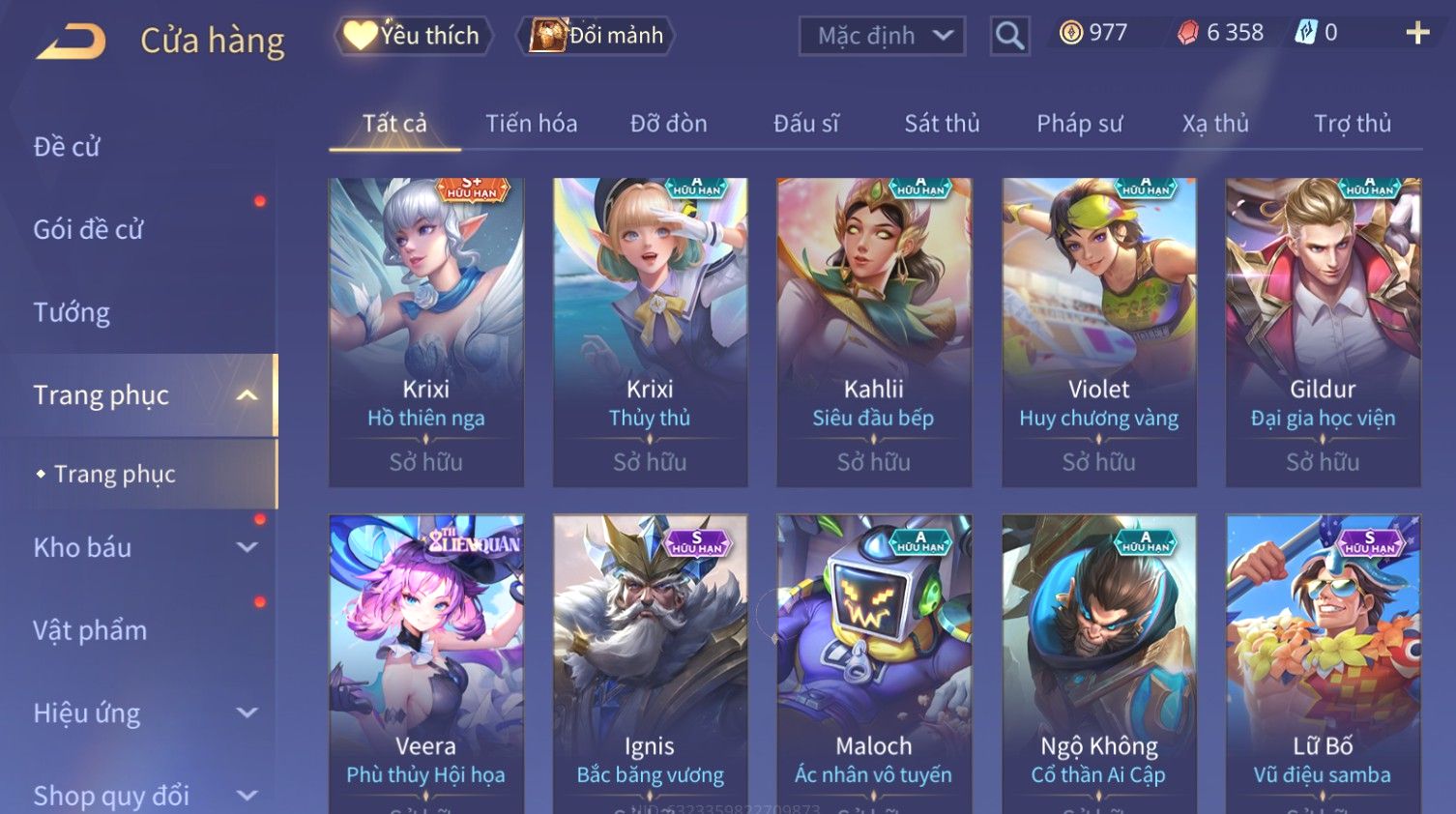Add more currency with the plus button
This screenshot has height=814, width=1456.
click(1417, 33)
